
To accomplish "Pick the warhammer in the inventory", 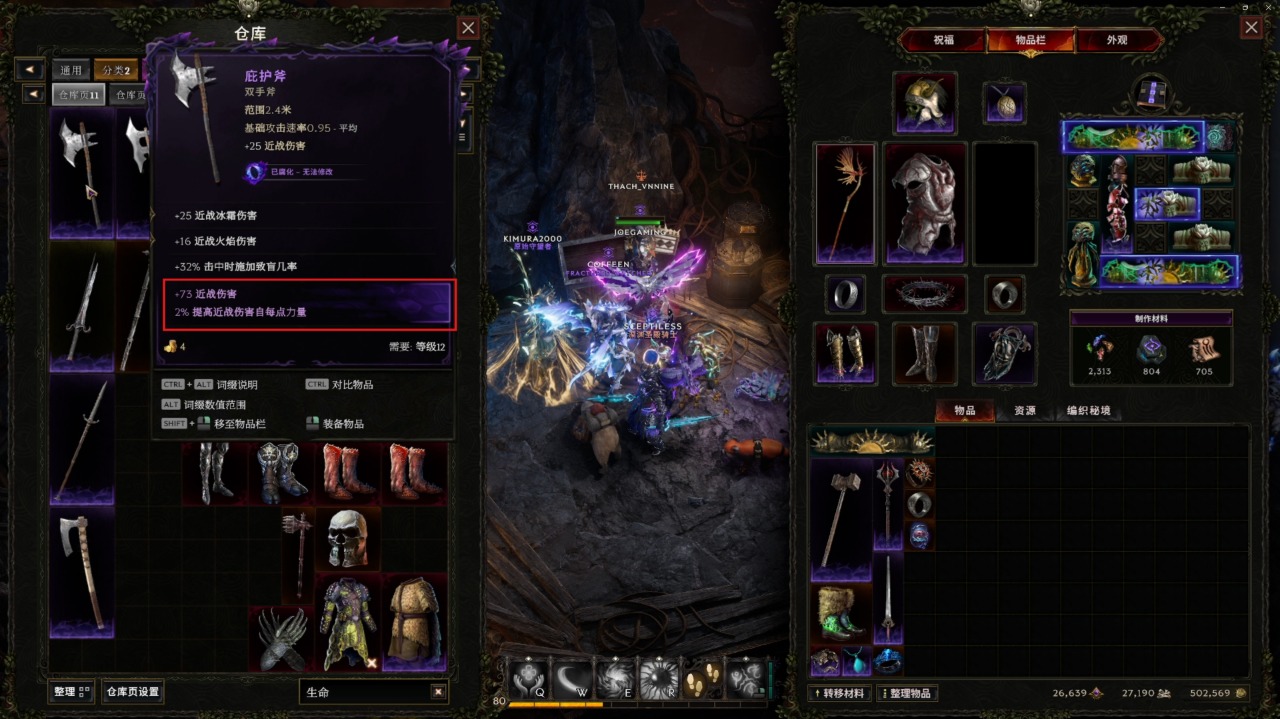I will pyautogui.click(x=840, y=518).
